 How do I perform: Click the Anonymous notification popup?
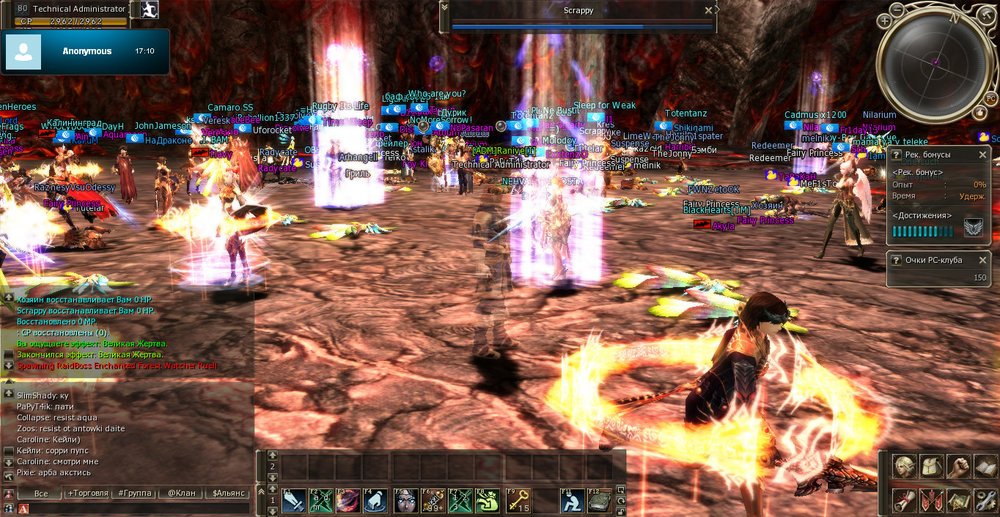click(x=85, y=51)
